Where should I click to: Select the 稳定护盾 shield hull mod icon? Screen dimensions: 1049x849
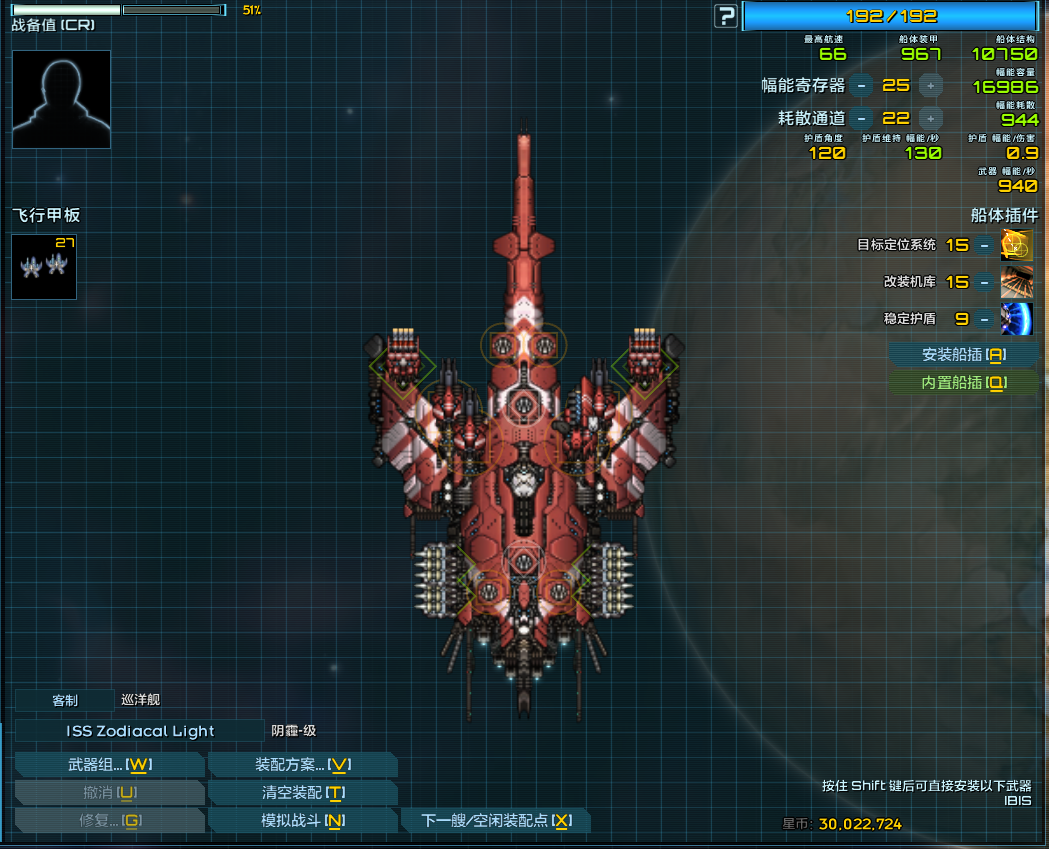tap(1017, 319)
